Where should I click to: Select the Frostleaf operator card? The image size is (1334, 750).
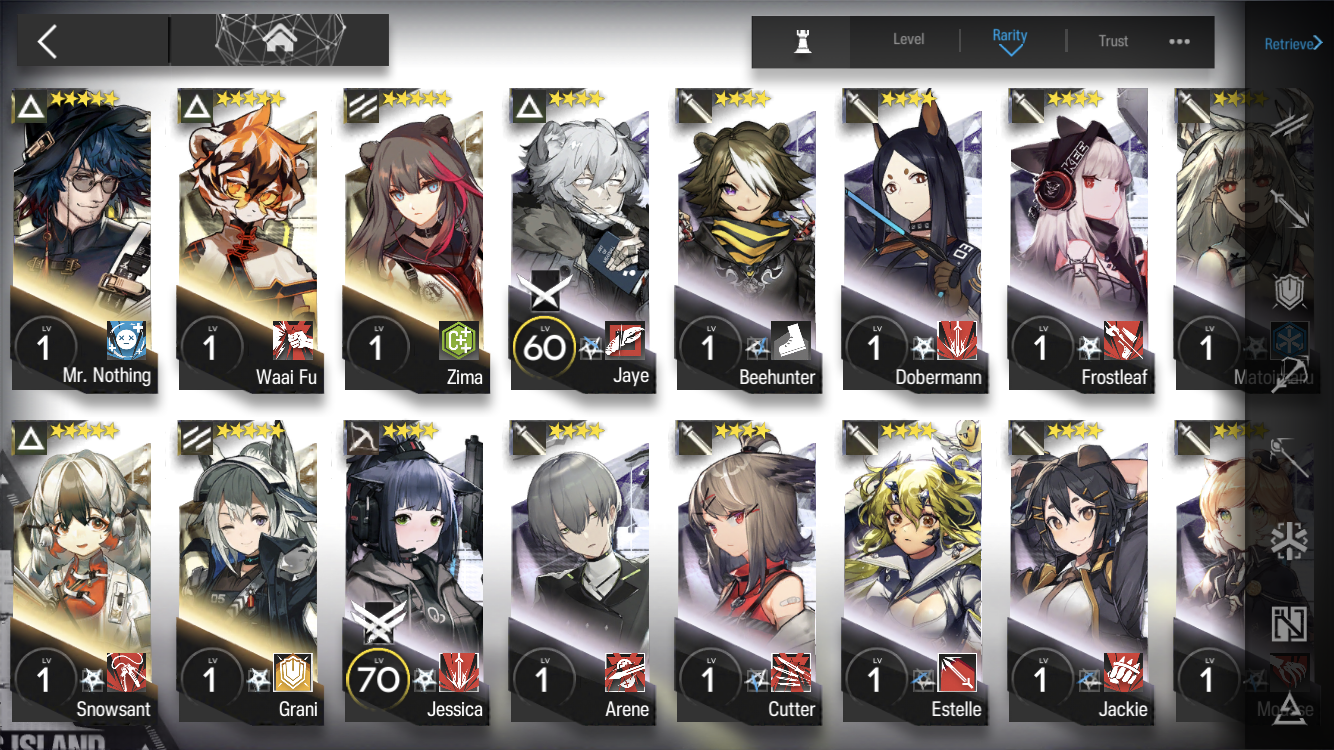[x=1080, y=240]
